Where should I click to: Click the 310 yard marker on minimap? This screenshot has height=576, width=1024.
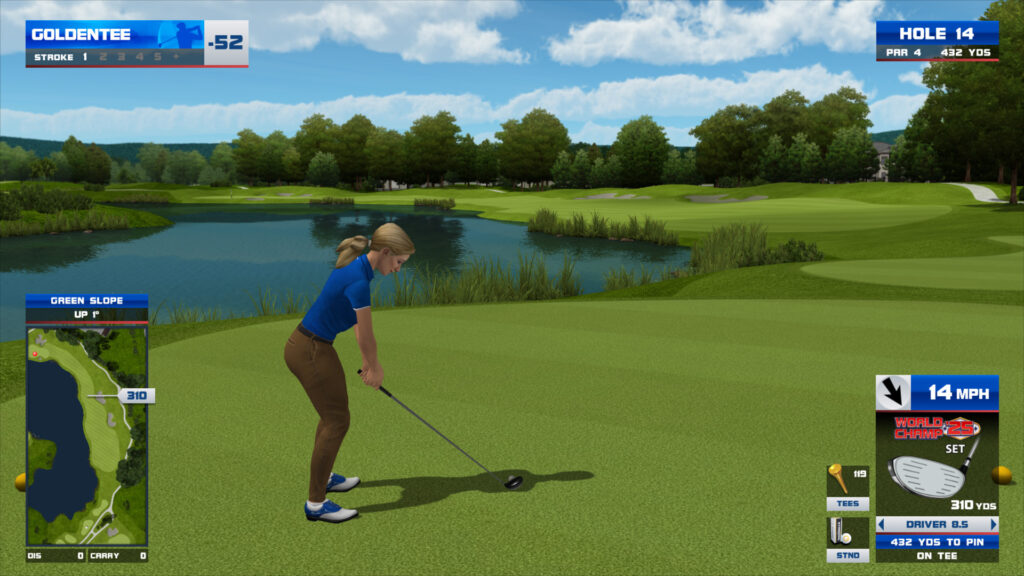tap(136, 396)
